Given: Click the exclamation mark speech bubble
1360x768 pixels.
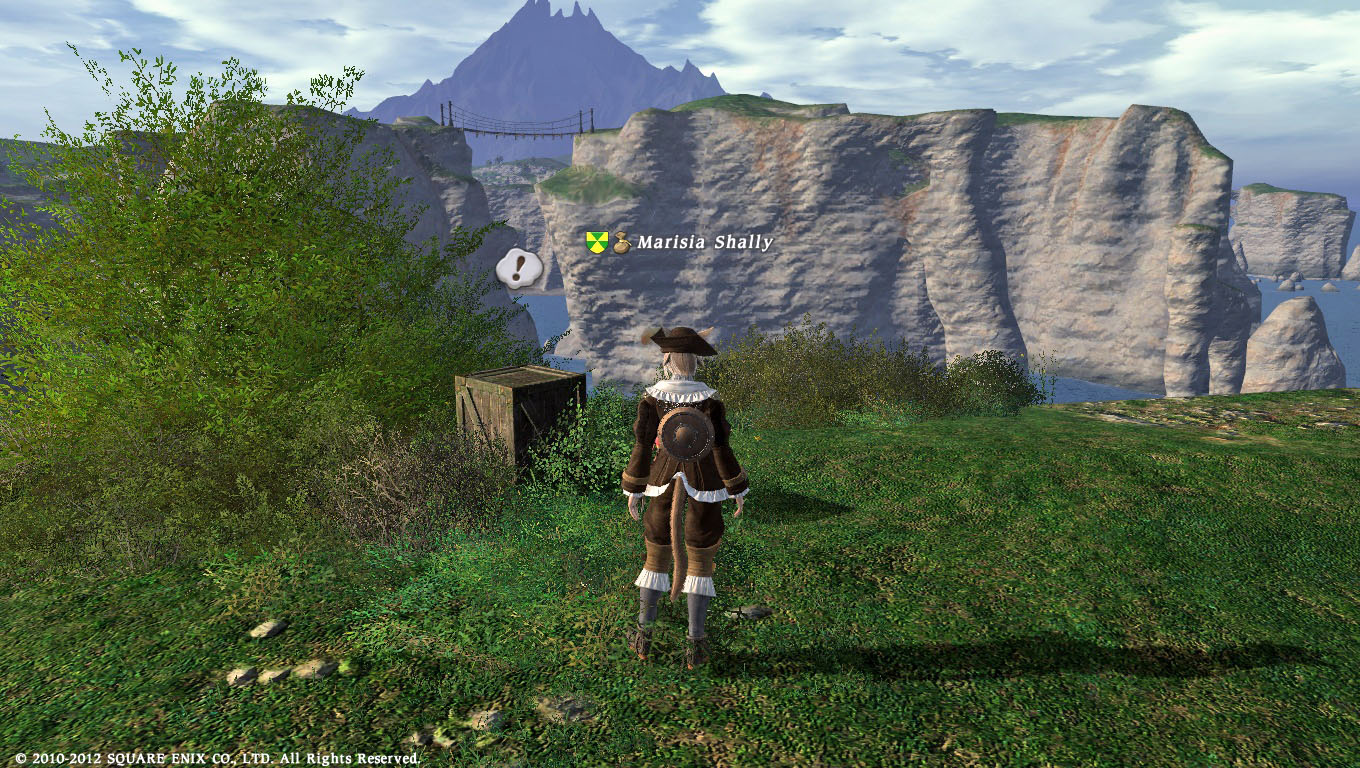Looking at the screenshot, I should [519, 268].
